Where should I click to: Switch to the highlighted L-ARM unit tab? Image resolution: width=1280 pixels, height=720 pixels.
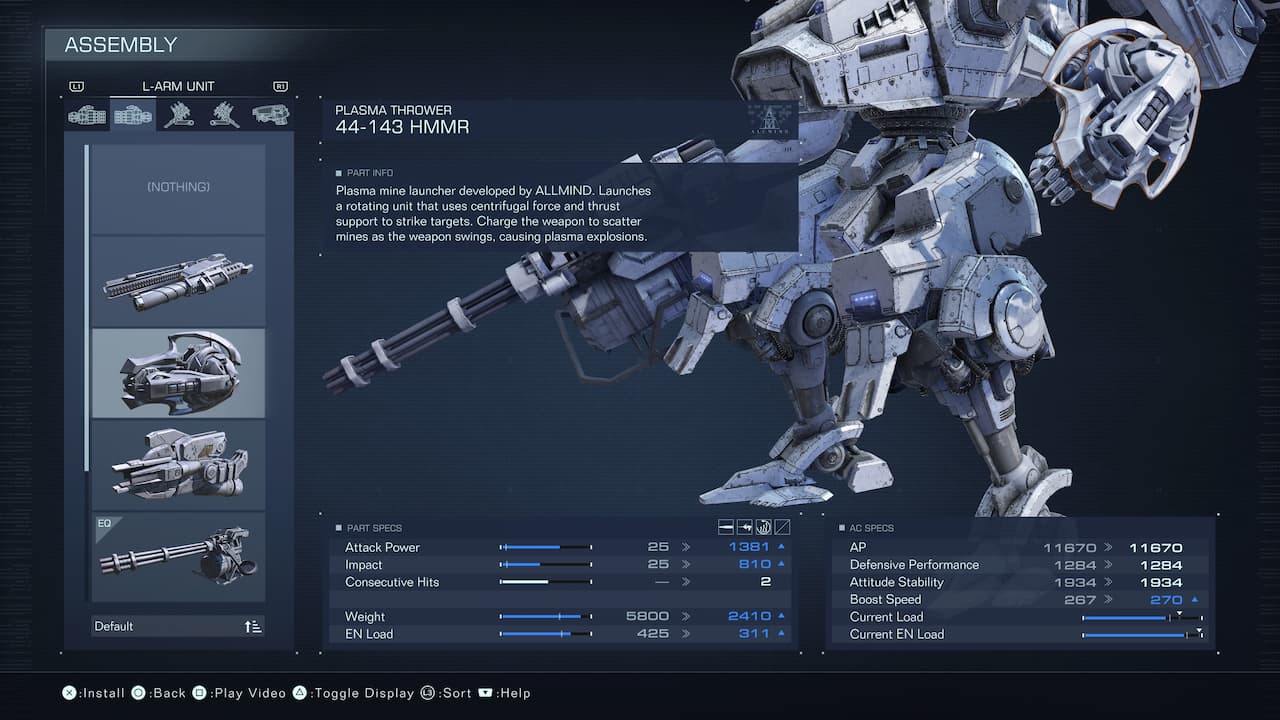tap(133, 115)
